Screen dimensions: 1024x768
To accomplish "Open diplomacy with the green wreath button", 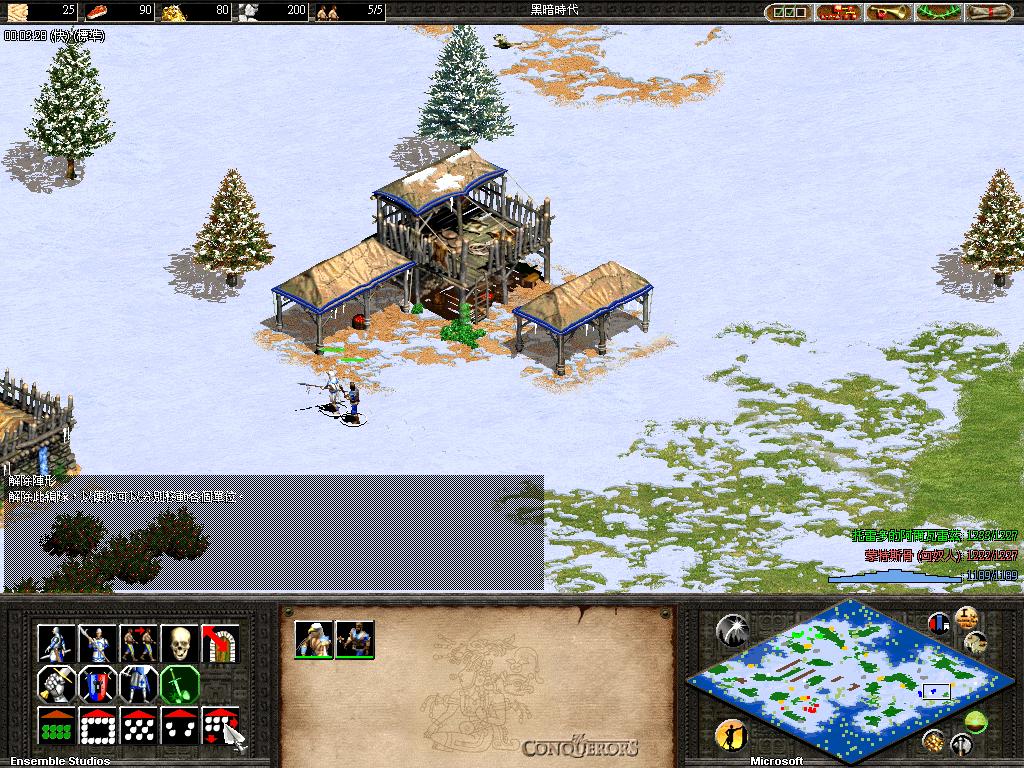I will point(936,13).
